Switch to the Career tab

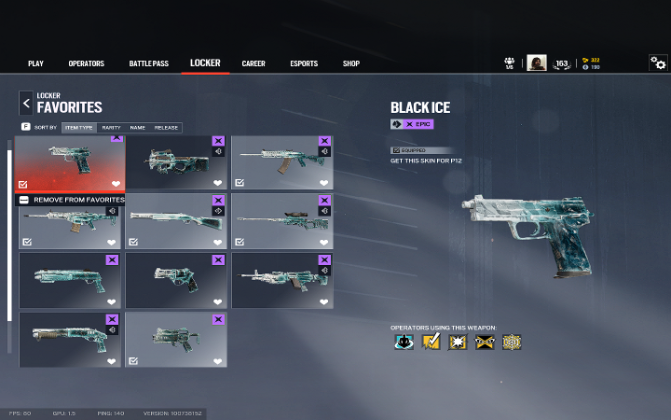click(253, 64)
